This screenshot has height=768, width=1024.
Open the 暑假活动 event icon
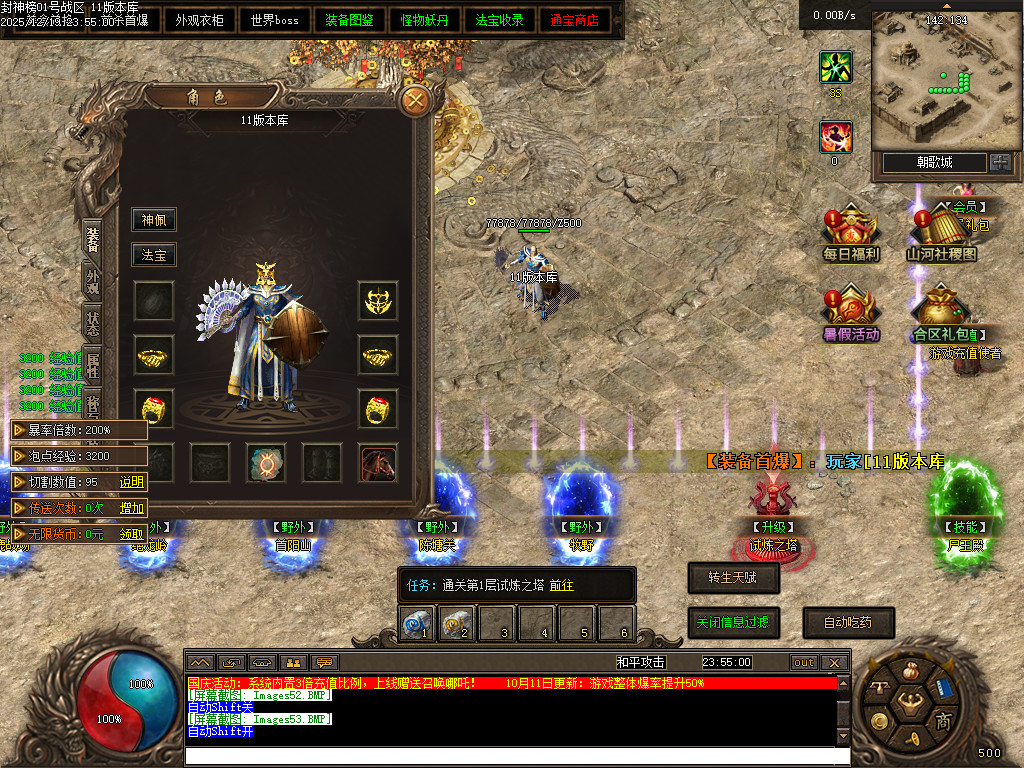coord(850,314)
